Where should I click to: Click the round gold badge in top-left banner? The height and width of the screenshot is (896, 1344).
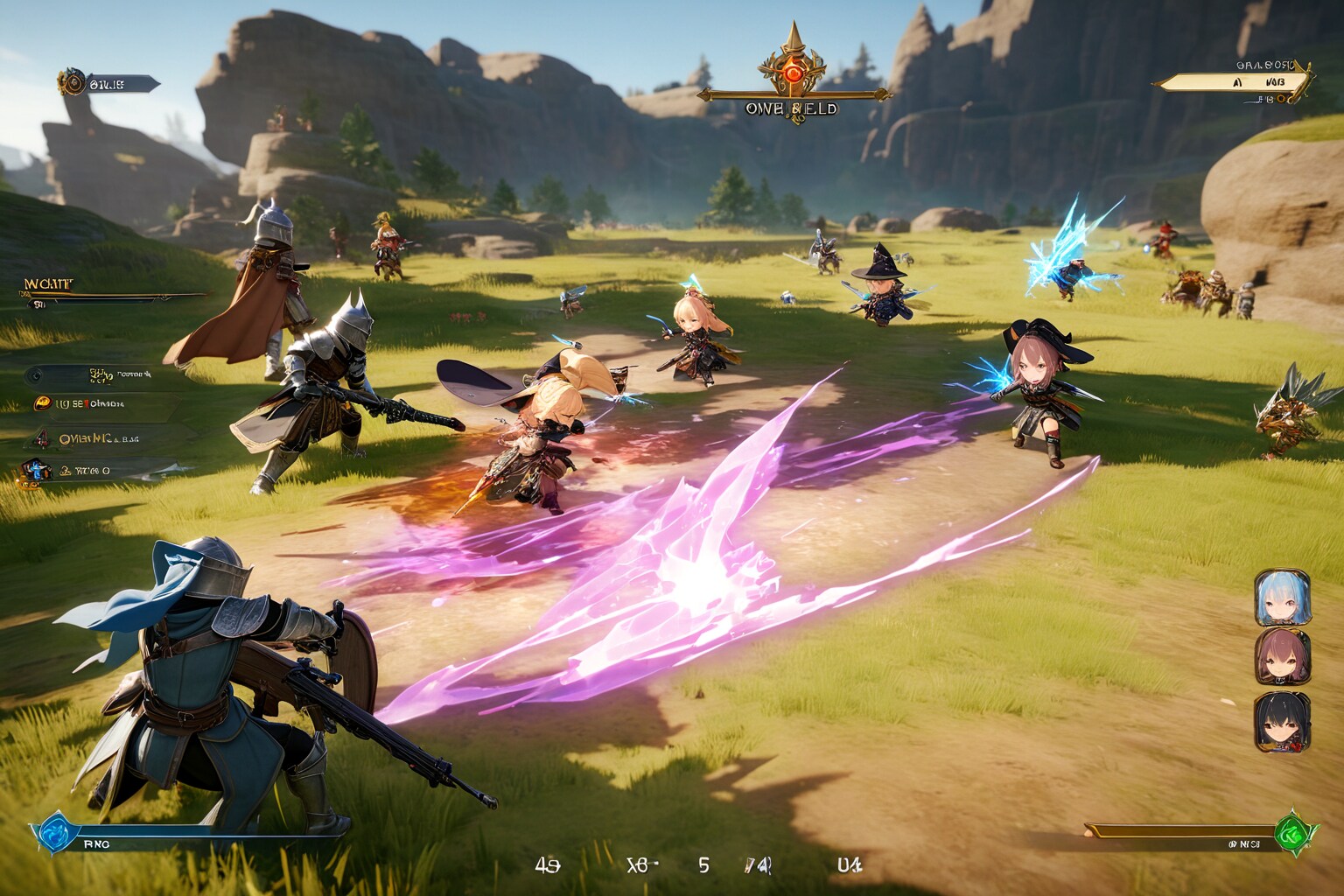(x=71, y=83)
